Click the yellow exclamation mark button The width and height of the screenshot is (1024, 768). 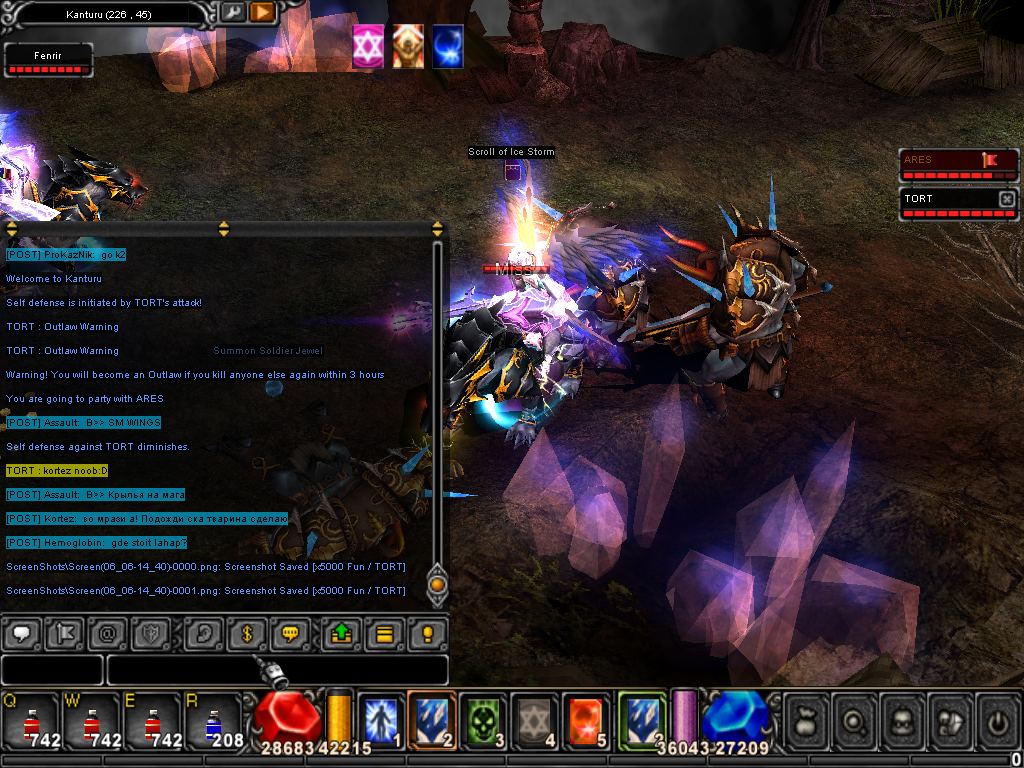(x=427, y=633)
